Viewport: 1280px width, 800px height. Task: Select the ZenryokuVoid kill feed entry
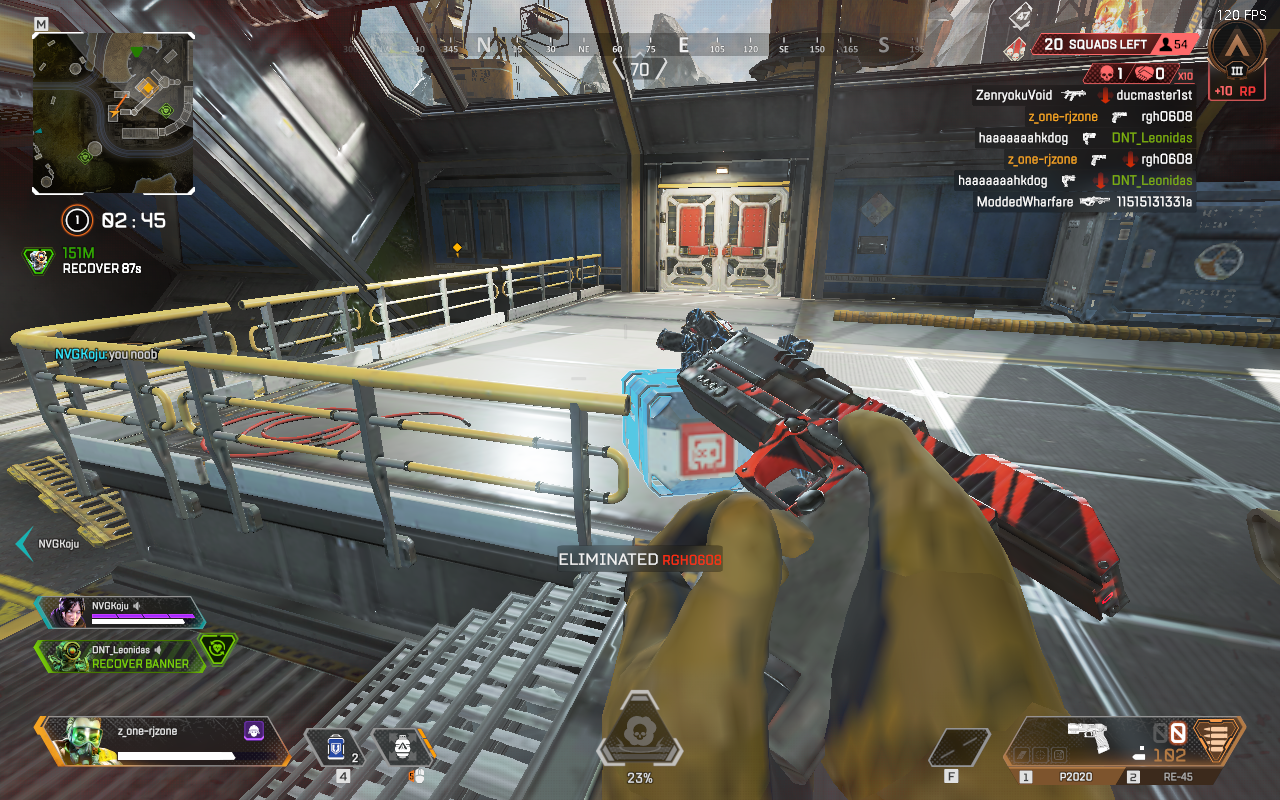1083,95
